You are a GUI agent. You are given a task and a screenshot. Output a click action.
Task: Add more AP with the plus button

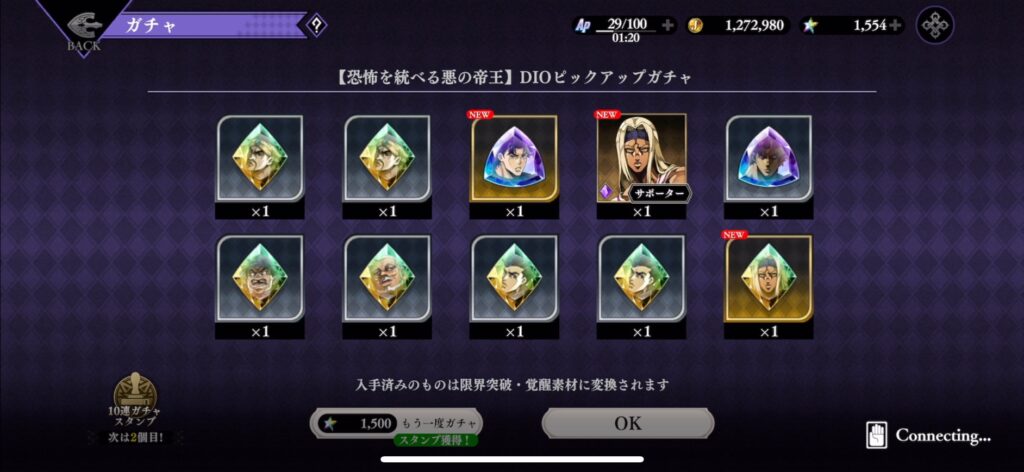point(668,25)
